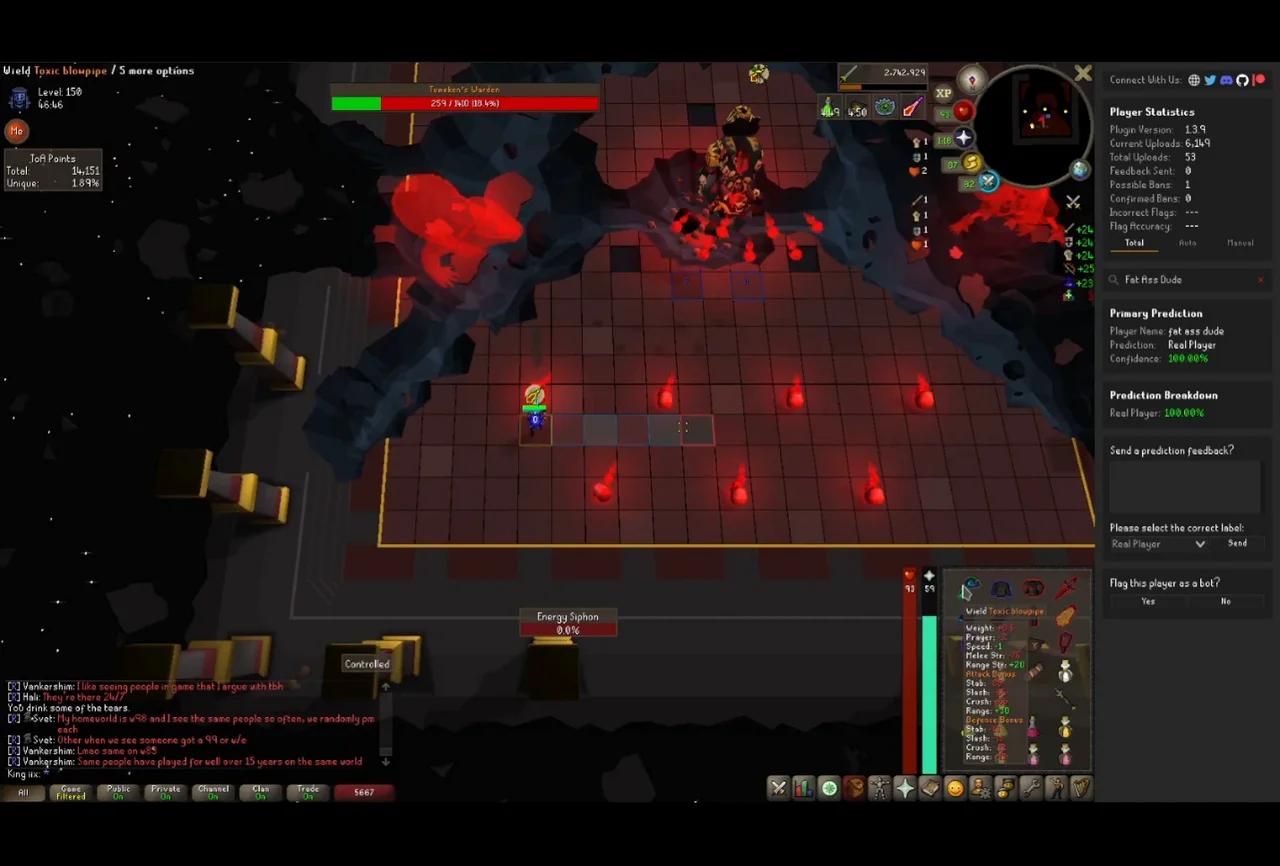This screenshot has height=866, width=1280.
Task: Send the prediction feedback
Action: (x=1237, y=544)
